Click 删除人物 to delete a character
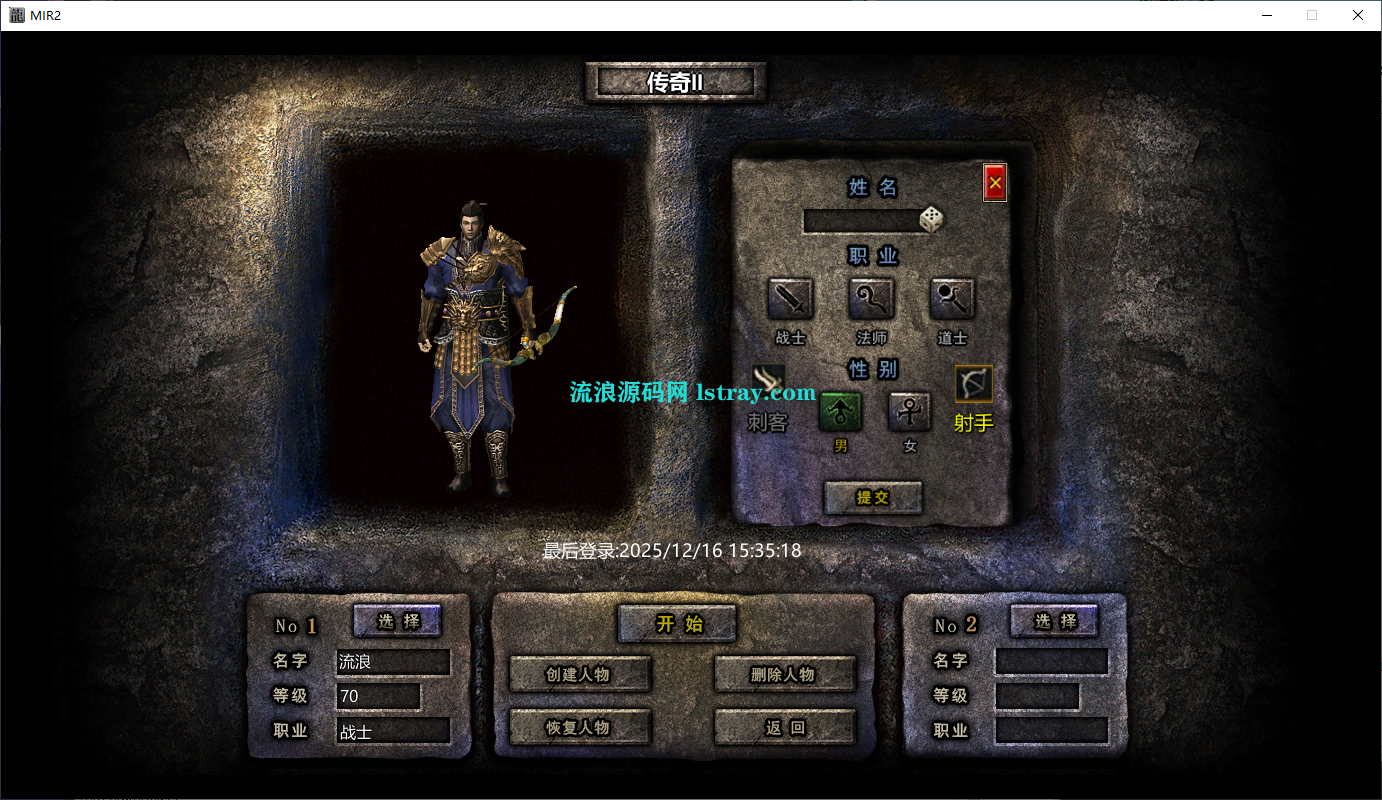 tap(784, 675)
